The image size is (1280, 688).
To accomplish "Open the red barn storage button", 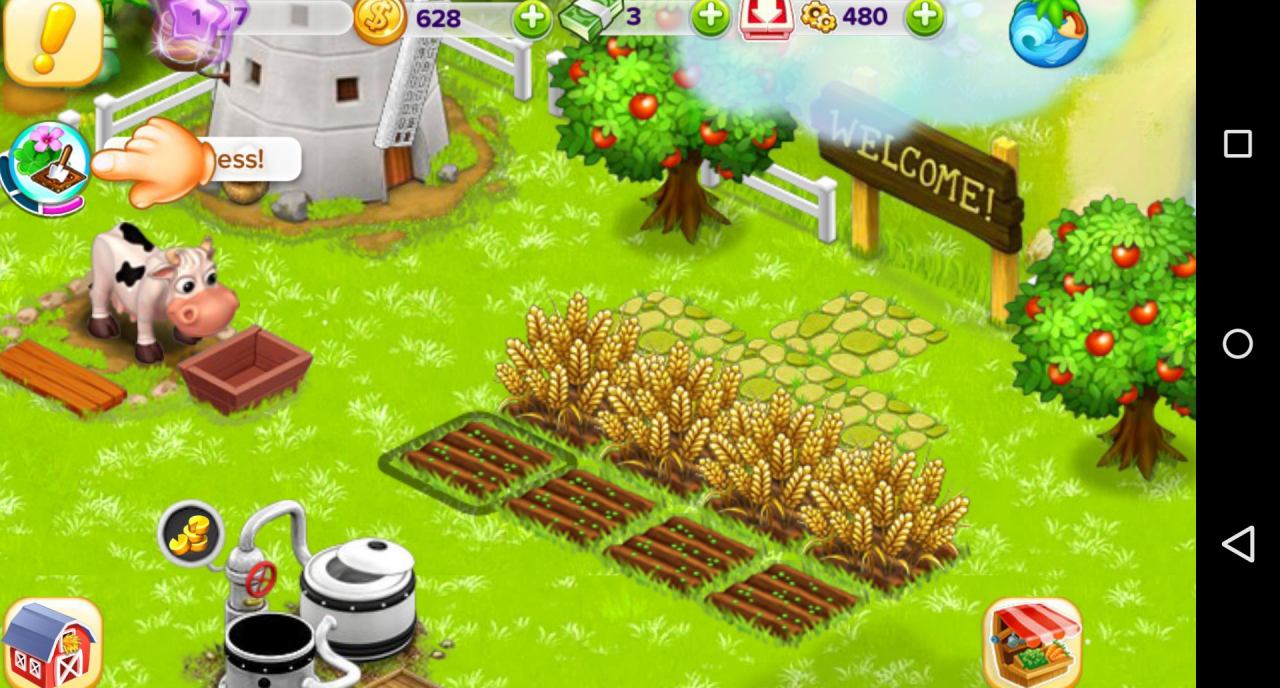I will point(52,643).
